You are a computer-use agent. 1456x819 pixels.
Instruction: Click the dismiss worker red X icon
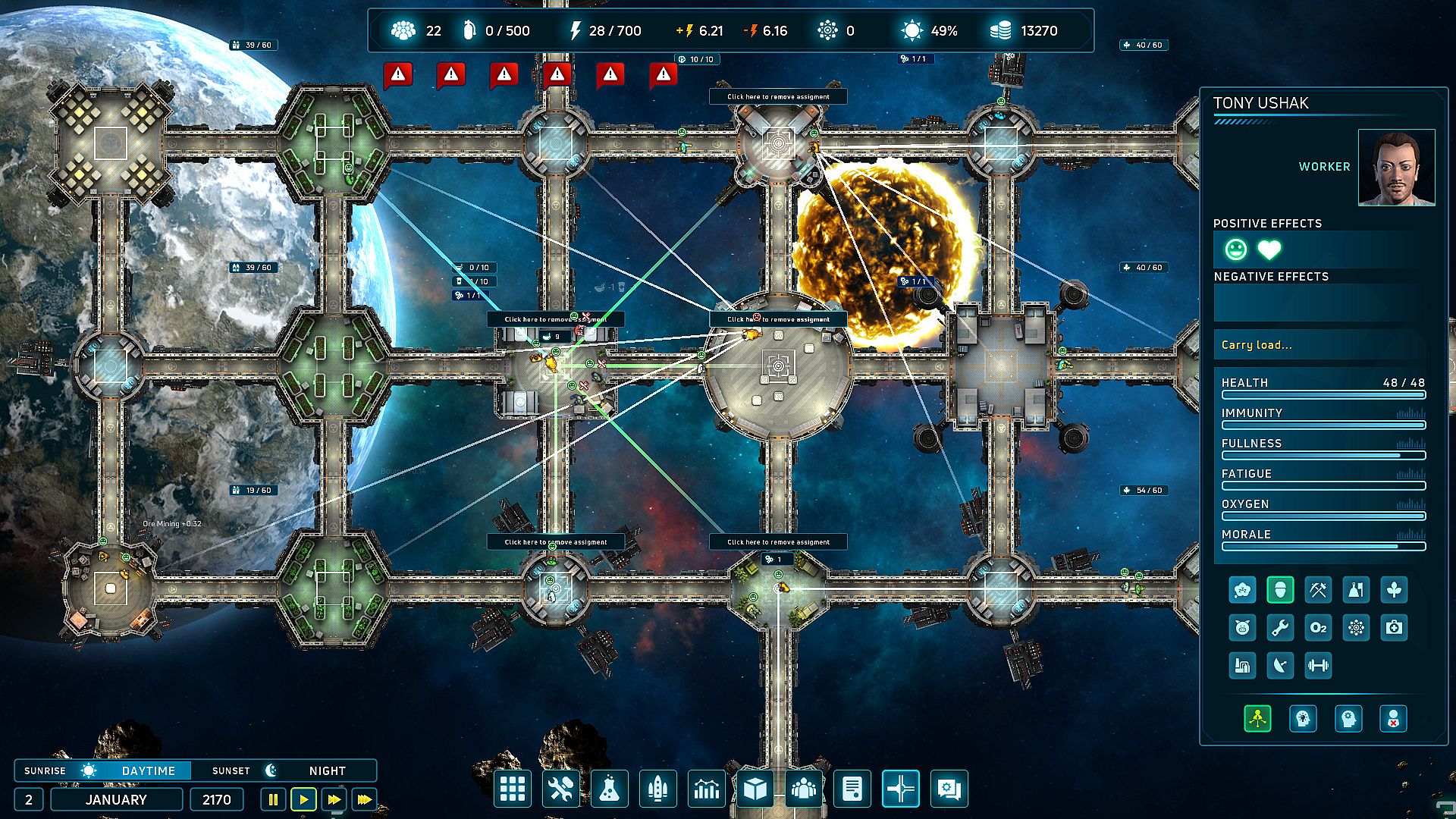pos(1394,719)
